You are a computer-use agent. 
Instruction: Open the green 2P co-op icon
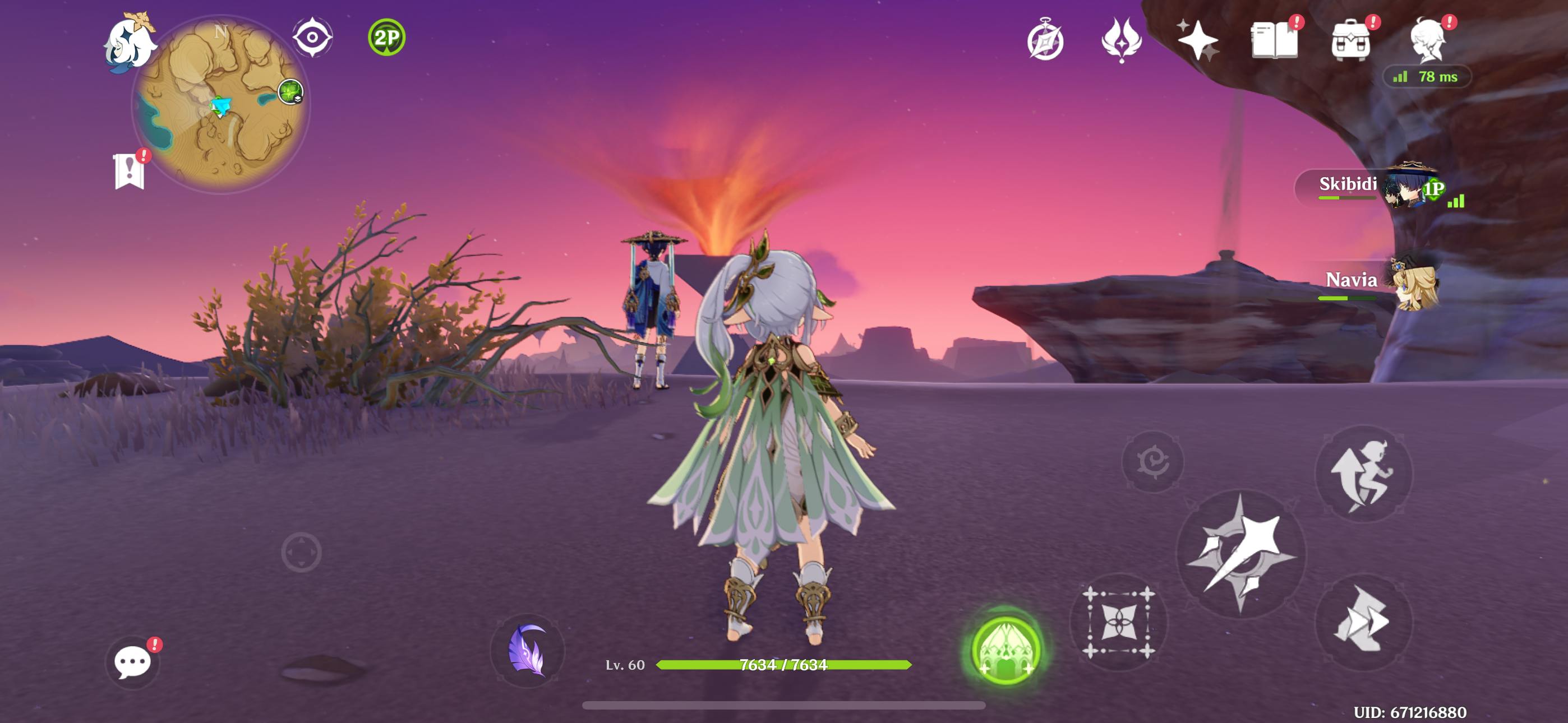pos(386,38)
